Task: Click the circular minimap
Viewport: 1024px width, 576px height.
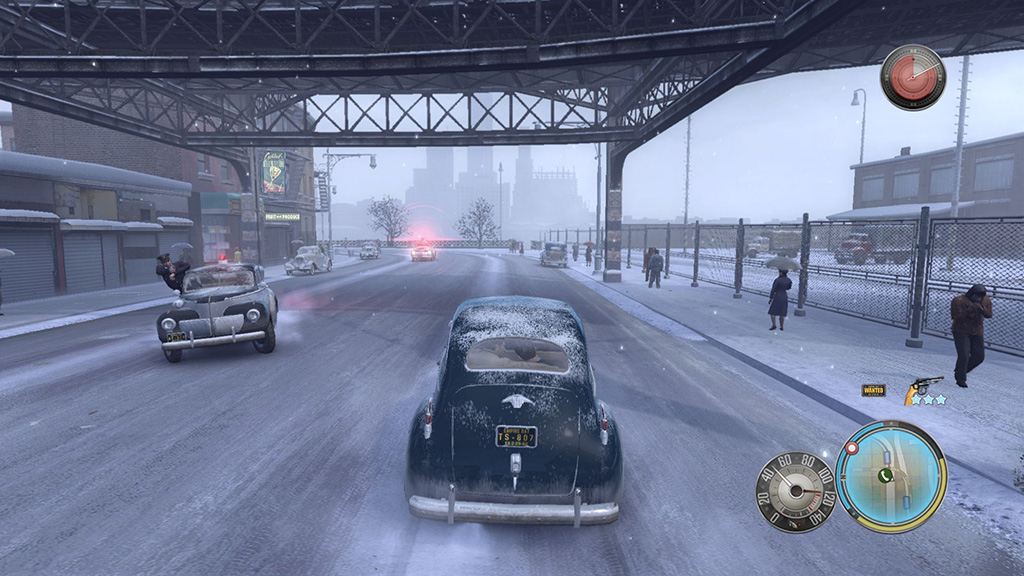Action: click(890, 476)
